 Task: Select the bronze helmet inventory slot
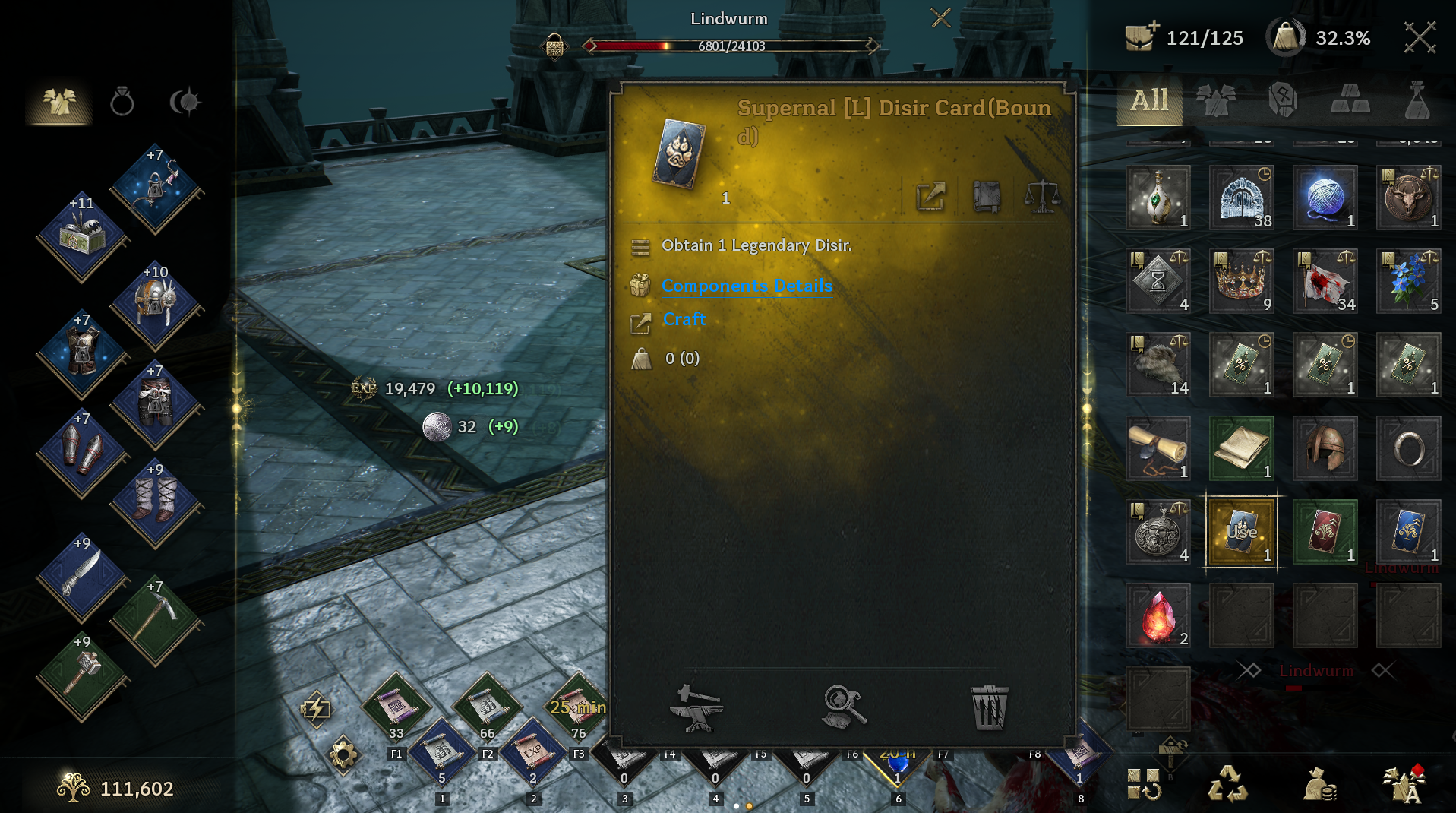click(x=1325, y=448)
